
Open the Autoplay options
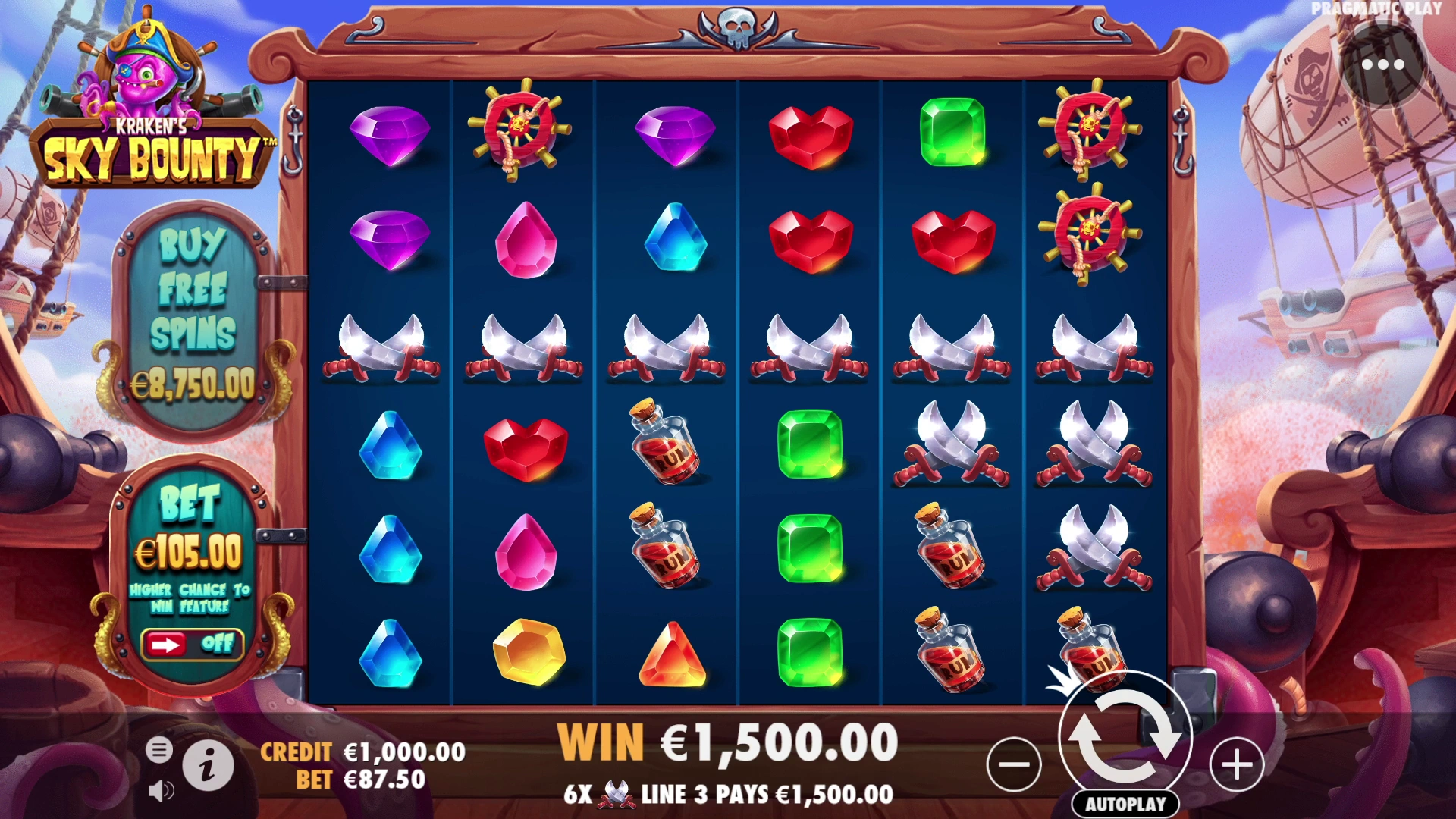(x=1125, y=804)
